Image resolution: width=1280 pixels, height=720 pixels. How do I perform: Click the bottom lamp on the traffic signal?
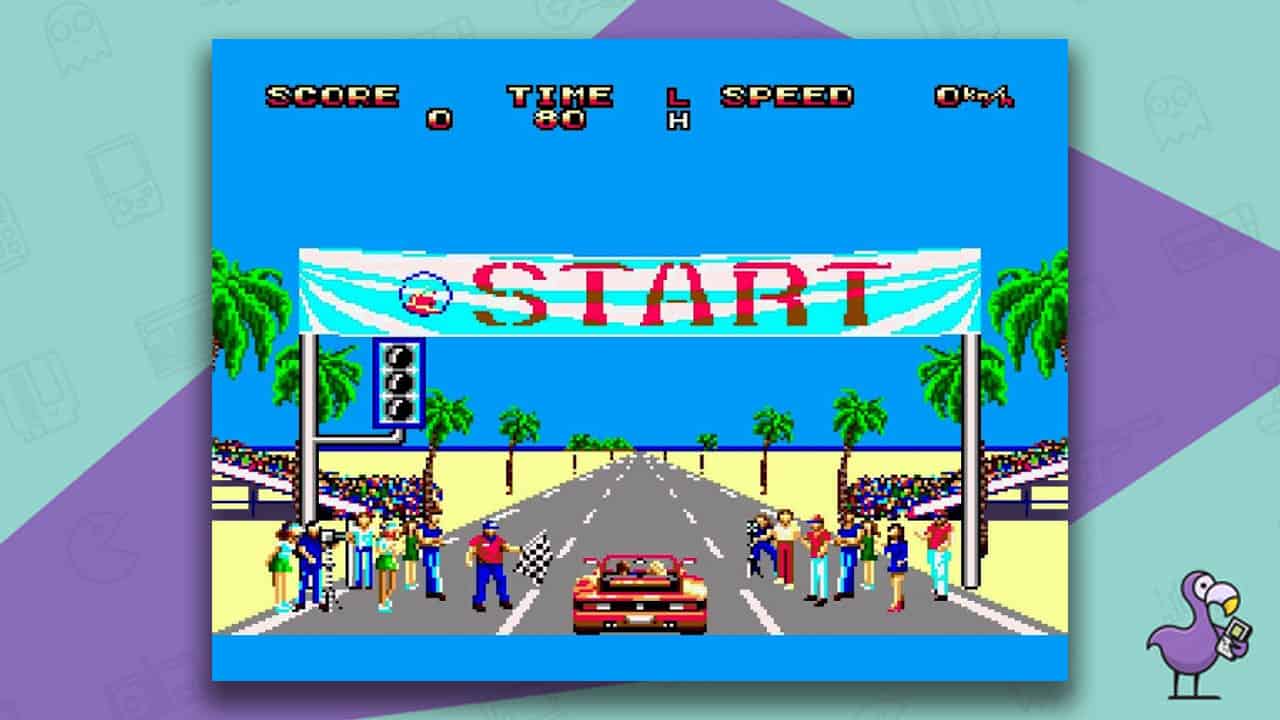tap(398, 410)
